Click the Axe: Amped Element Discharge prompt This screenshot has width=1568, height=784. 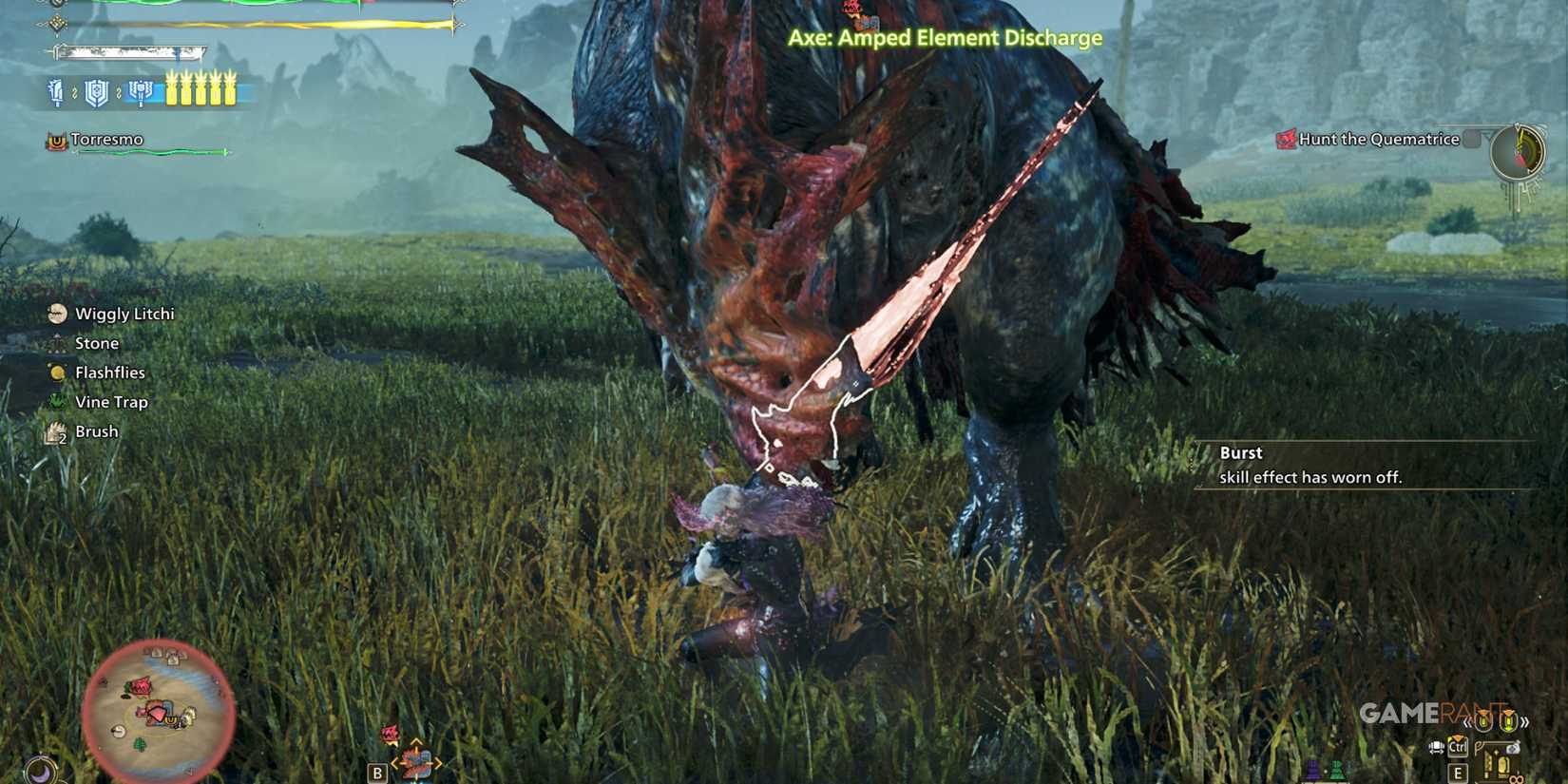click(x=945, y=39)
